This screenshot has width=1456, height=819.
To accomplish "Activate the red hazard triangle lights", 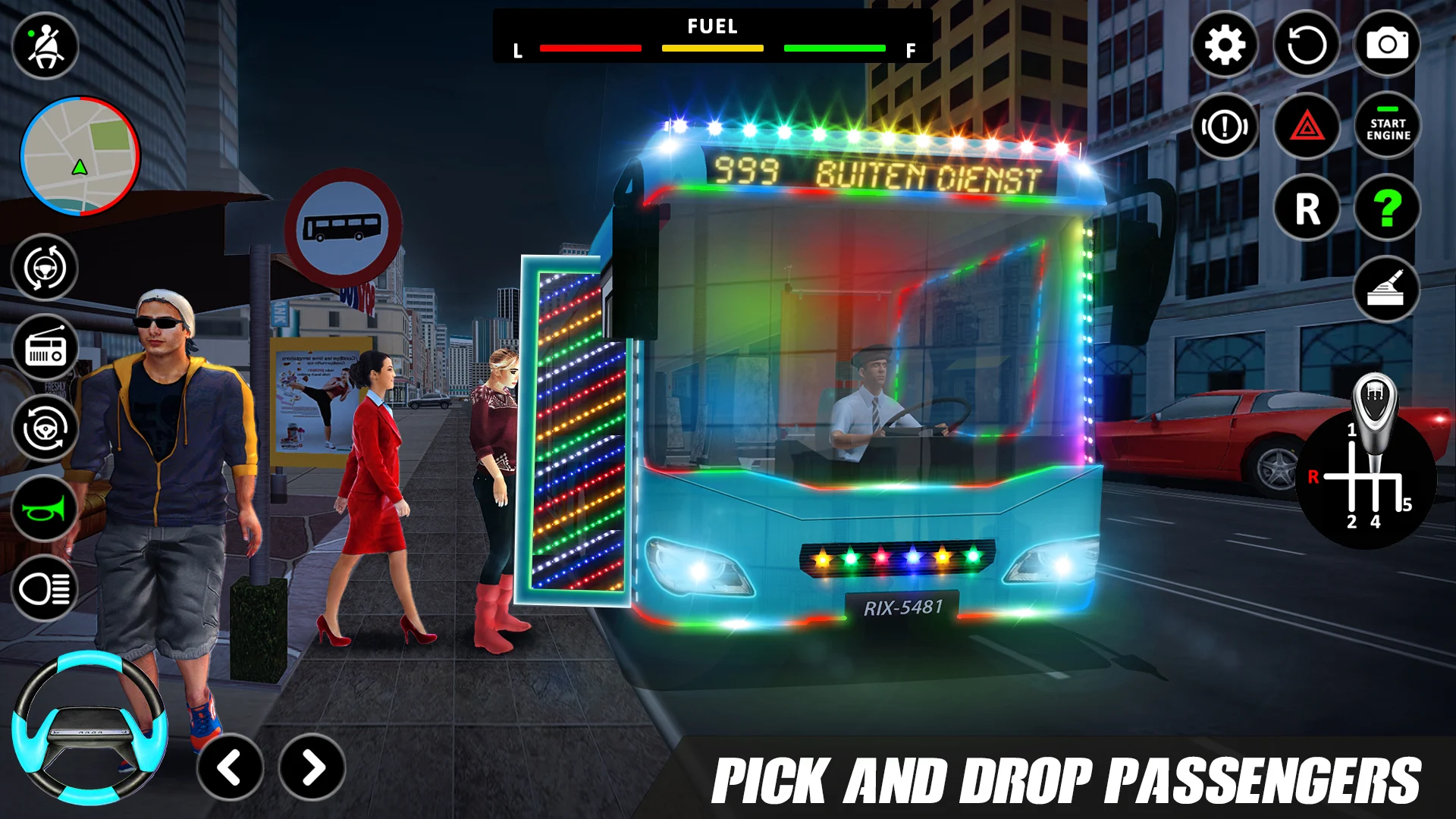I will pos(1306,127).
